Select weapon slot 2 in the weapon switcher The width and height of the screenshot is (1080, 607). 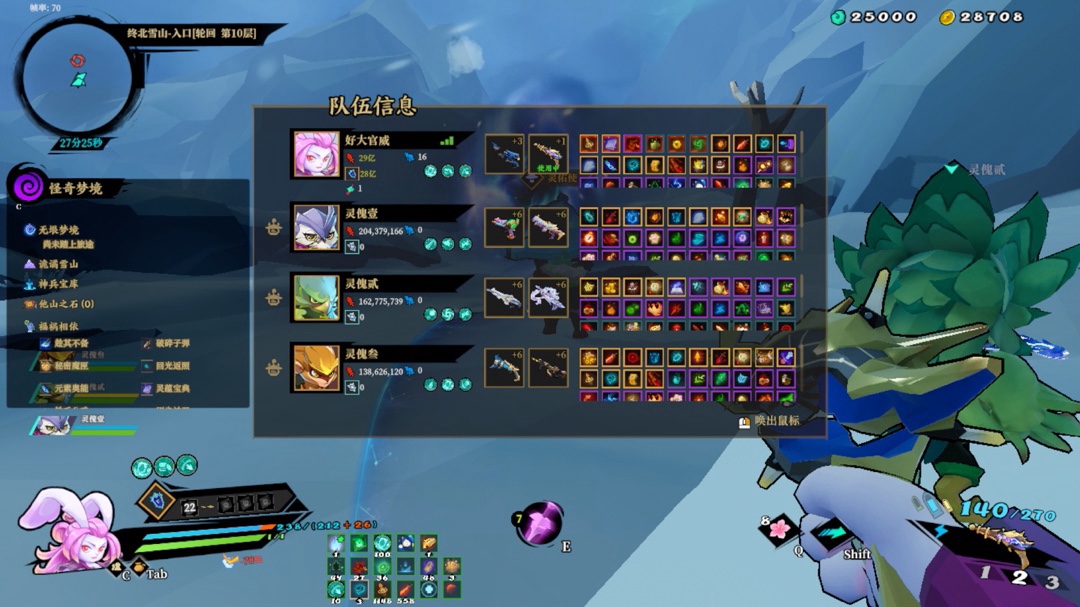coord(1019,576)
